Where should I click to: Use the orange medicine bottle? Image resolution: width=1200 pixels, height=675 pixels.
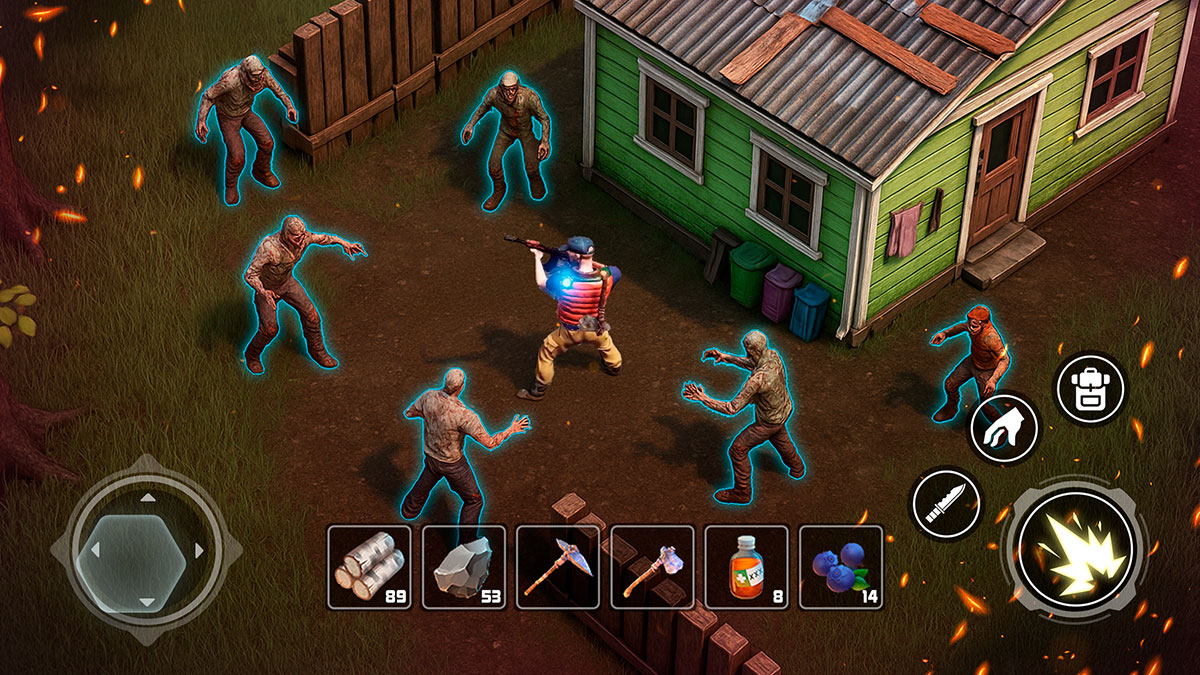click(746, 567)
